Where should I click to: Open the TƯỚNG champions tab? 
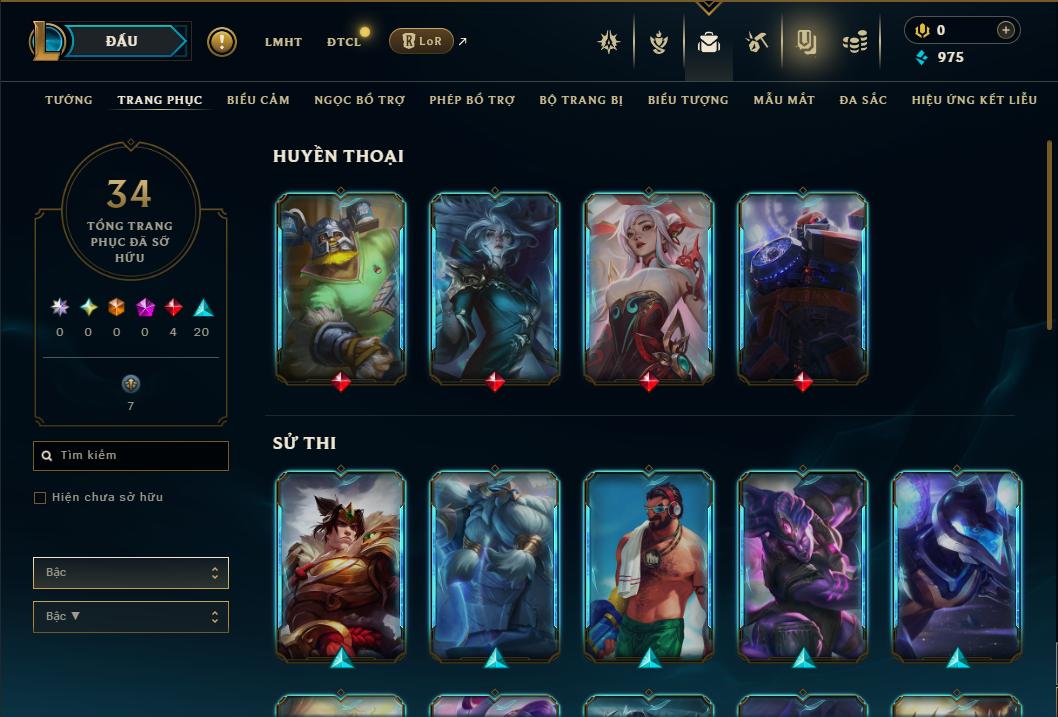click(x=69, y=100)
